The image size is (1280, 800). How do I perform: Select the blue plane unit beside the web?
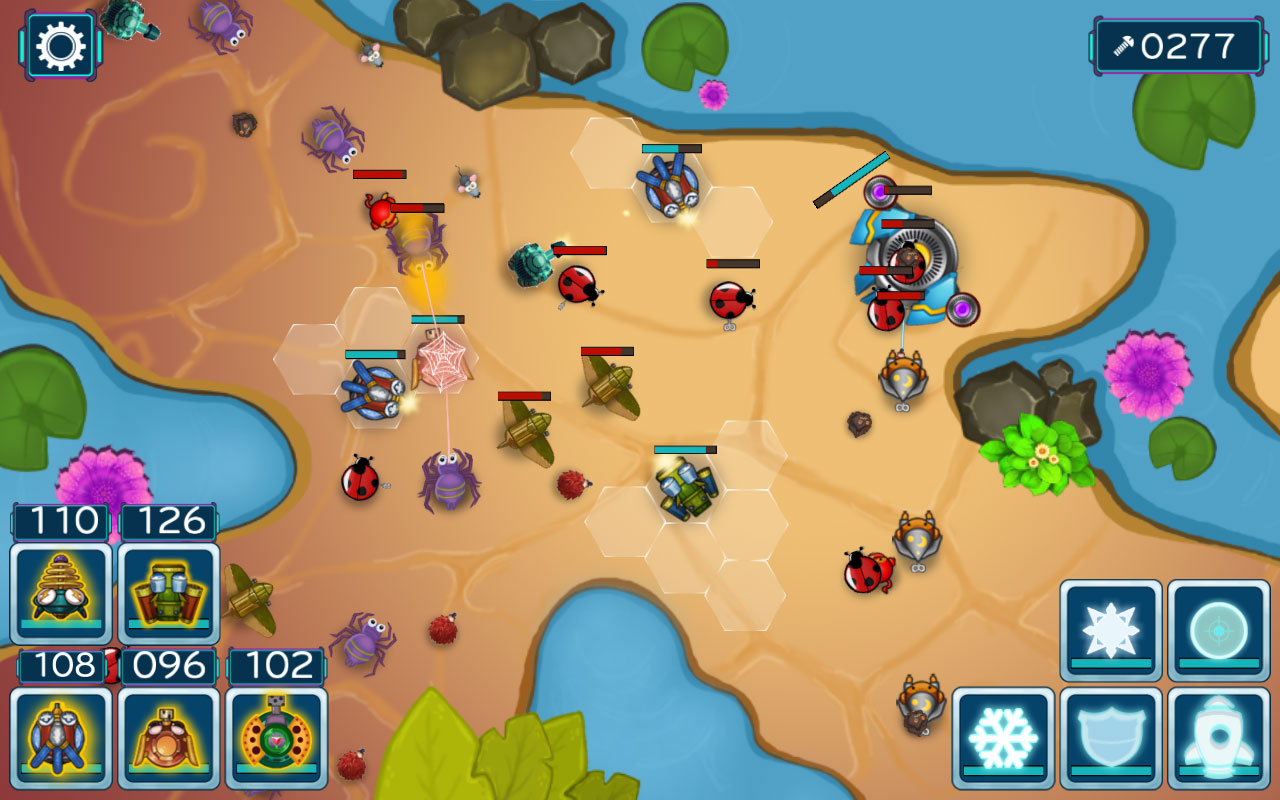tap(378, 391)
